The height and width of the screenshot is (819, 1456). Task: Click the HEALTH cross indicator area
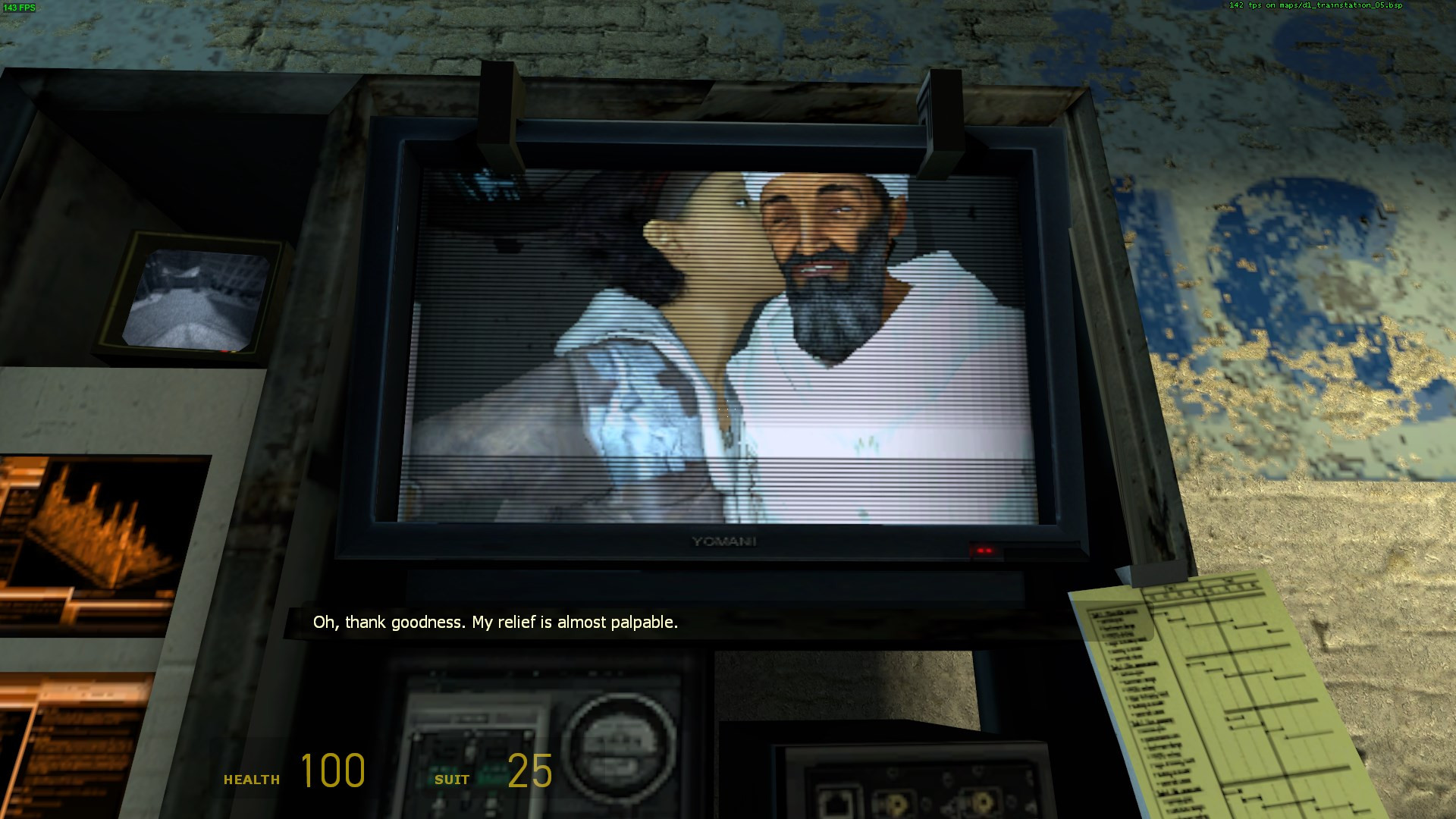252,778
